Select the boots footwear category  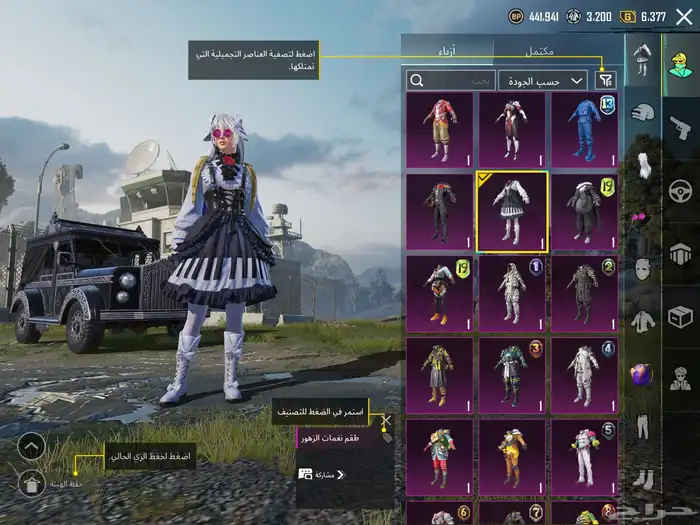(641, 479)
